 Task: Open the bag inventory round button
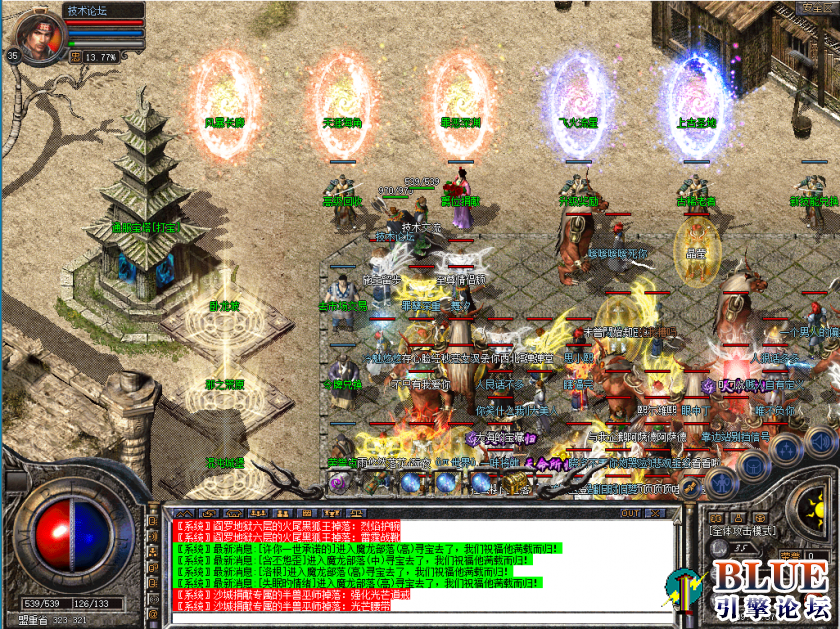[x=753, y=462]
